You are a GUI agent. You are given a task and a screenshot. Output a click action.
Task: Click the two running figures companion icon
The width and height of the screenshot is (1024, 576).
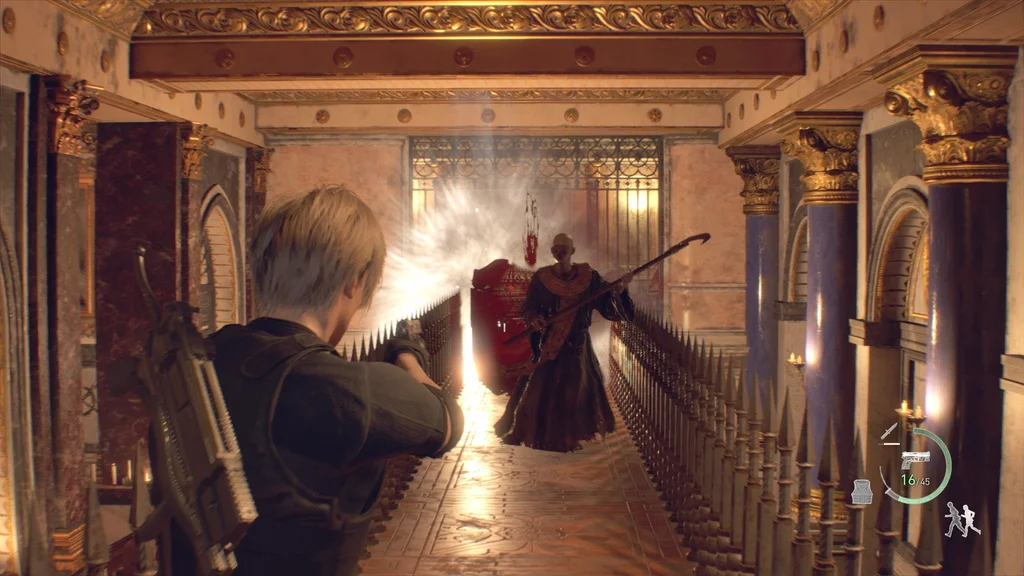coord(962,519)
